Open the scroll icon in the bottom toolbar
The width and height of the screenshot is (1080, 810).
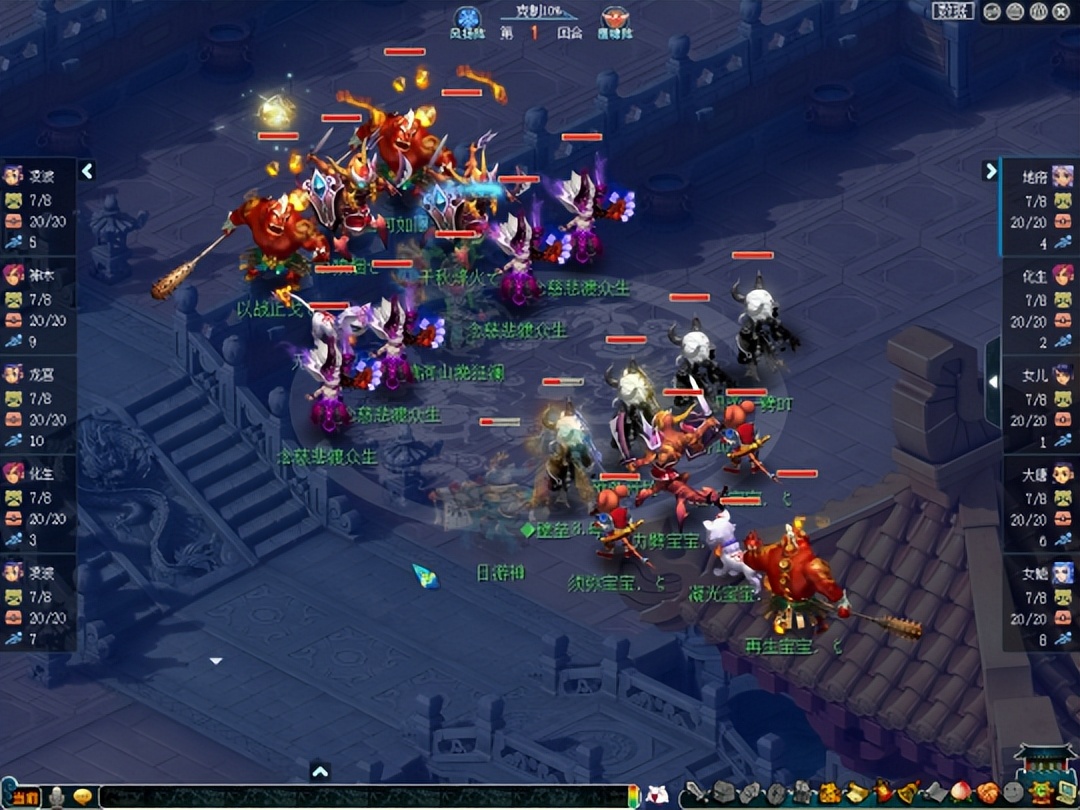click(857, 794)
